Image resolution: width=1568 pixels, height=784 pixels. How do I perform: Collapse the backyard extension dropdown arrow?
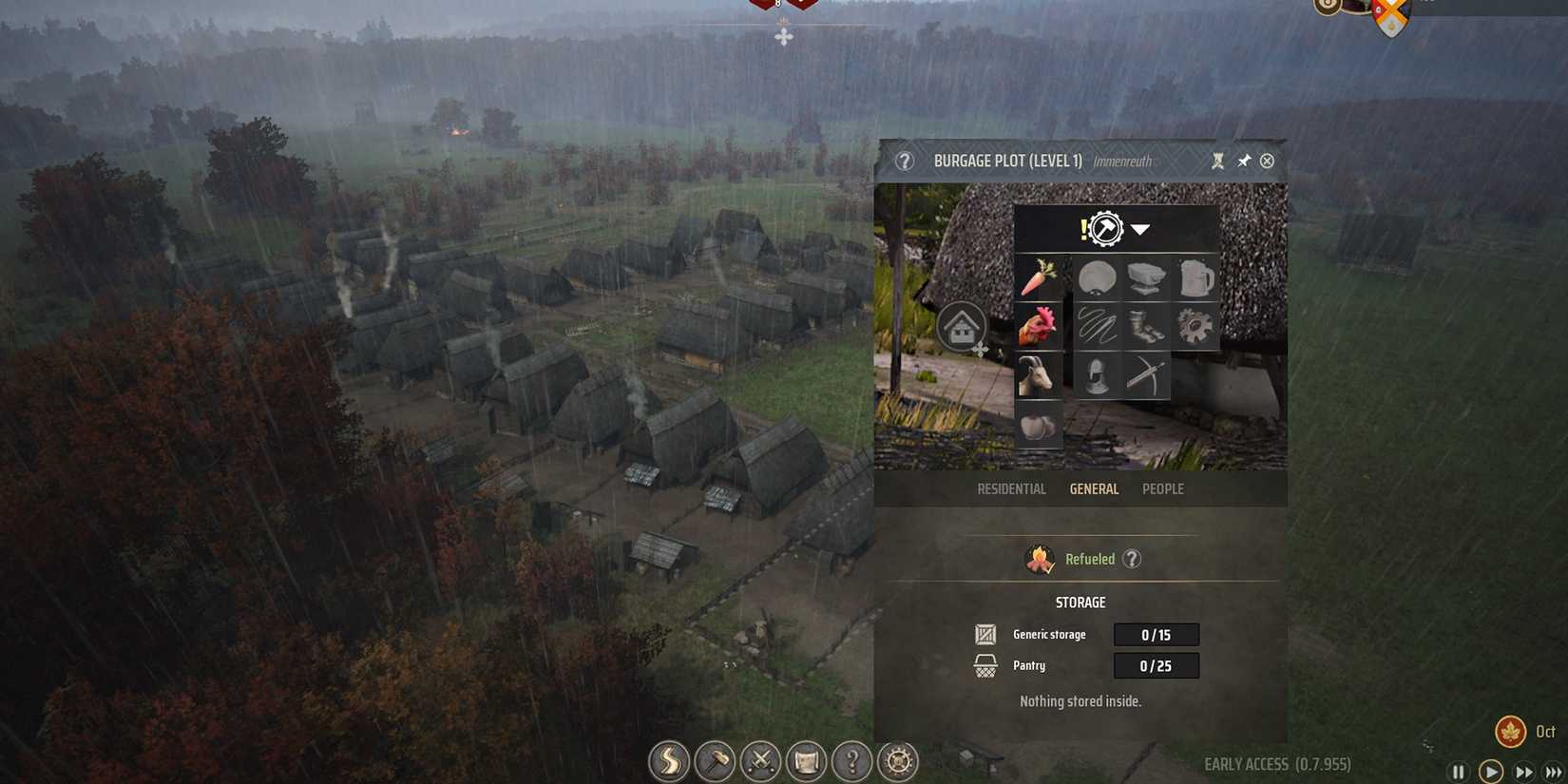coord(1140,230)
